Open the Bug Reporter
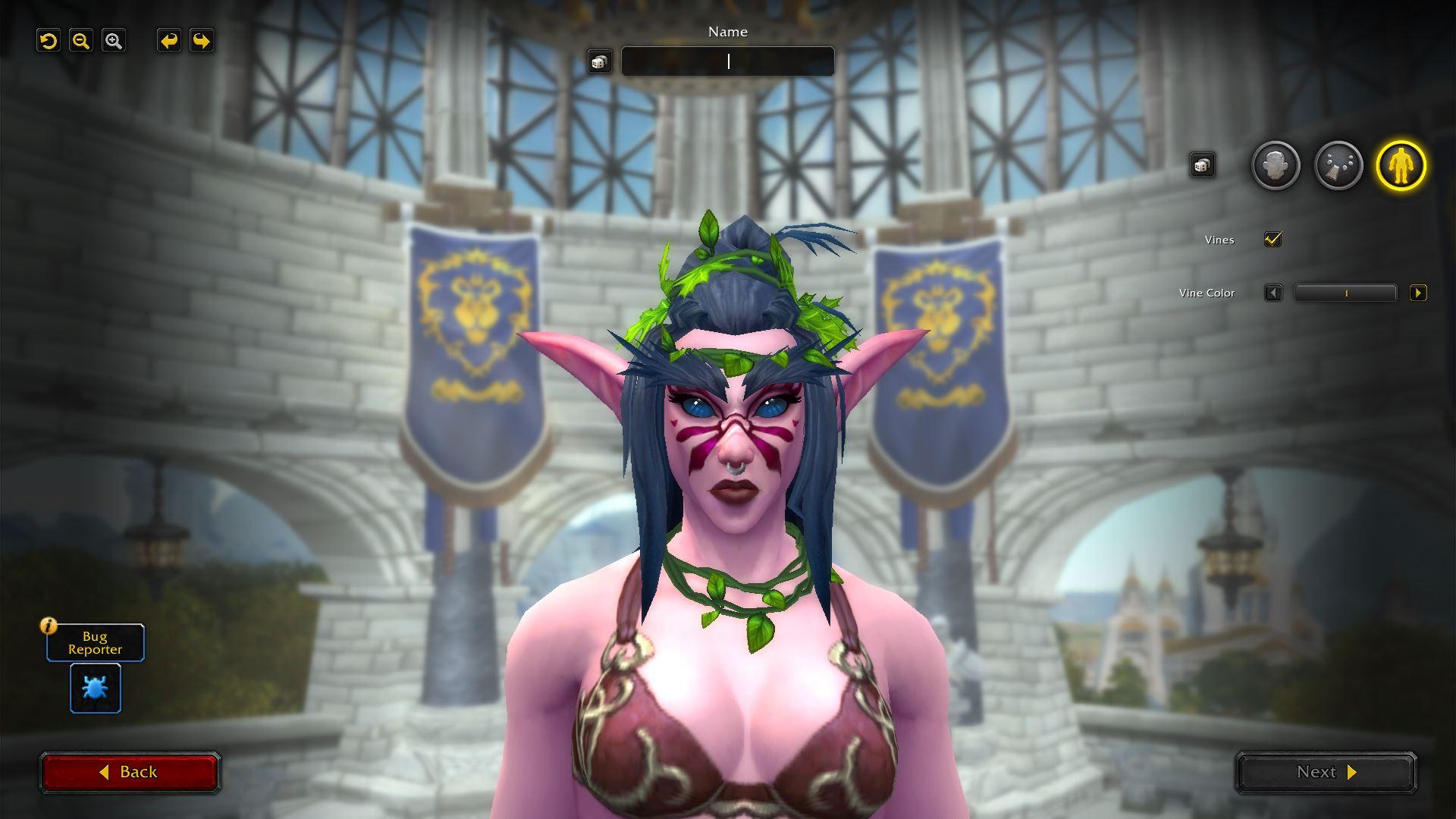Image resolution: width=1456 pixels, height=819 pixels. pyautogui.click(x=96, y=643)
